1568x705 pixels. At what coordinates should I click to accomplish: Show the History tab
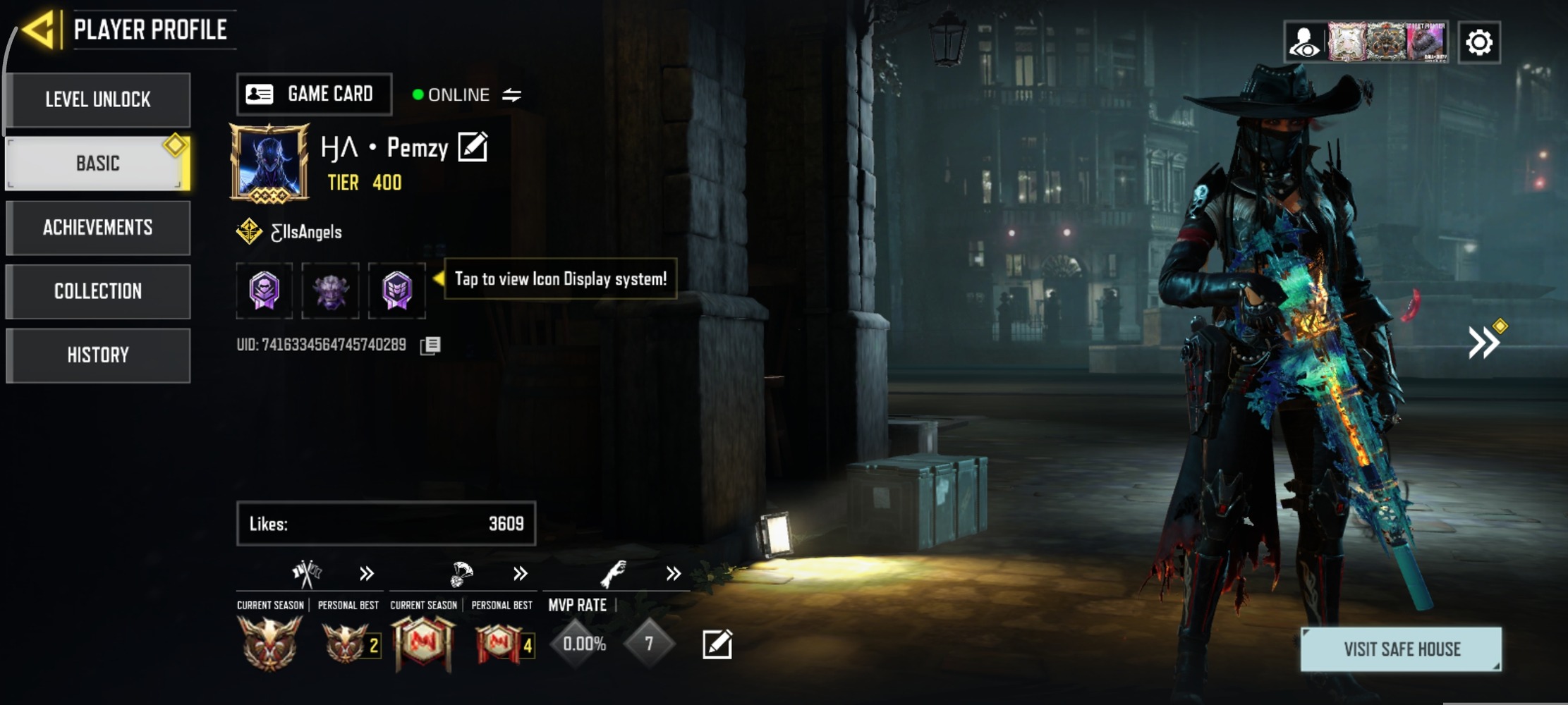(98, 355)
